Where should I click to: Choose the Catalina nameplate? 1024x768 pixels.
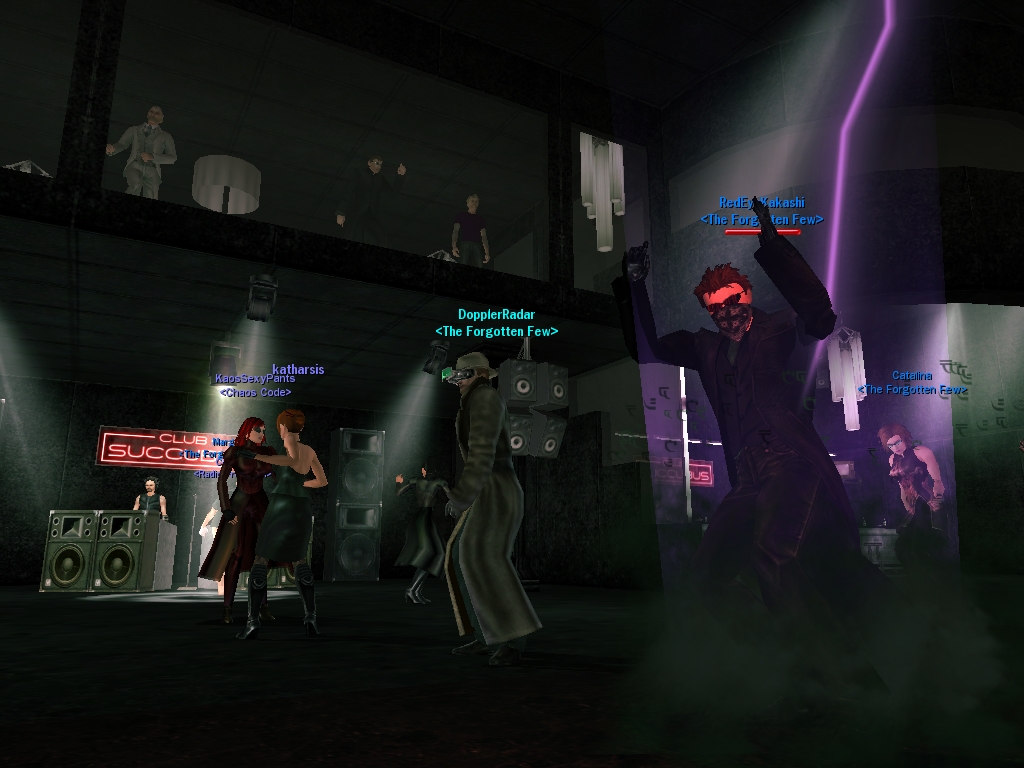(x=911, y=376)
